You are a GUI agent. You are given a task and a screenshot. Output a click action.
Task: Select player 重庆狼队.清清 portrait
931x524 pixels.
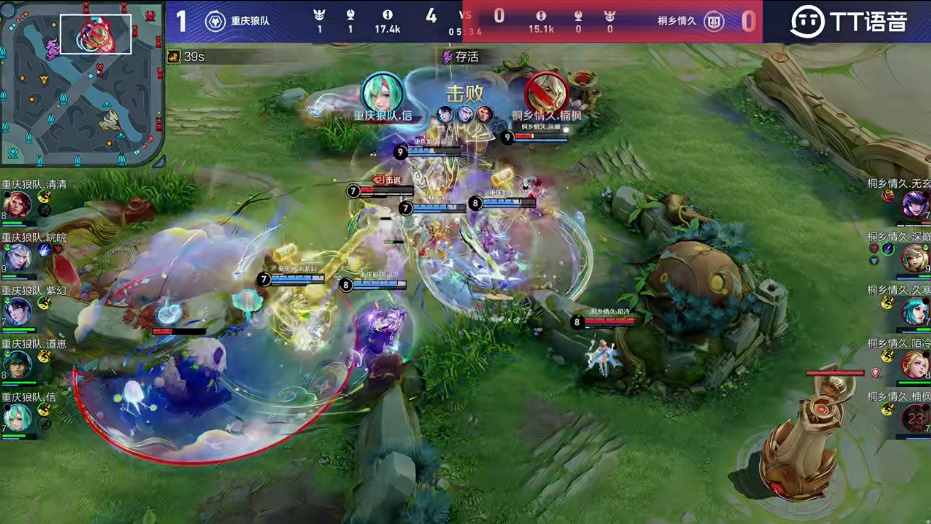point(16,205)
